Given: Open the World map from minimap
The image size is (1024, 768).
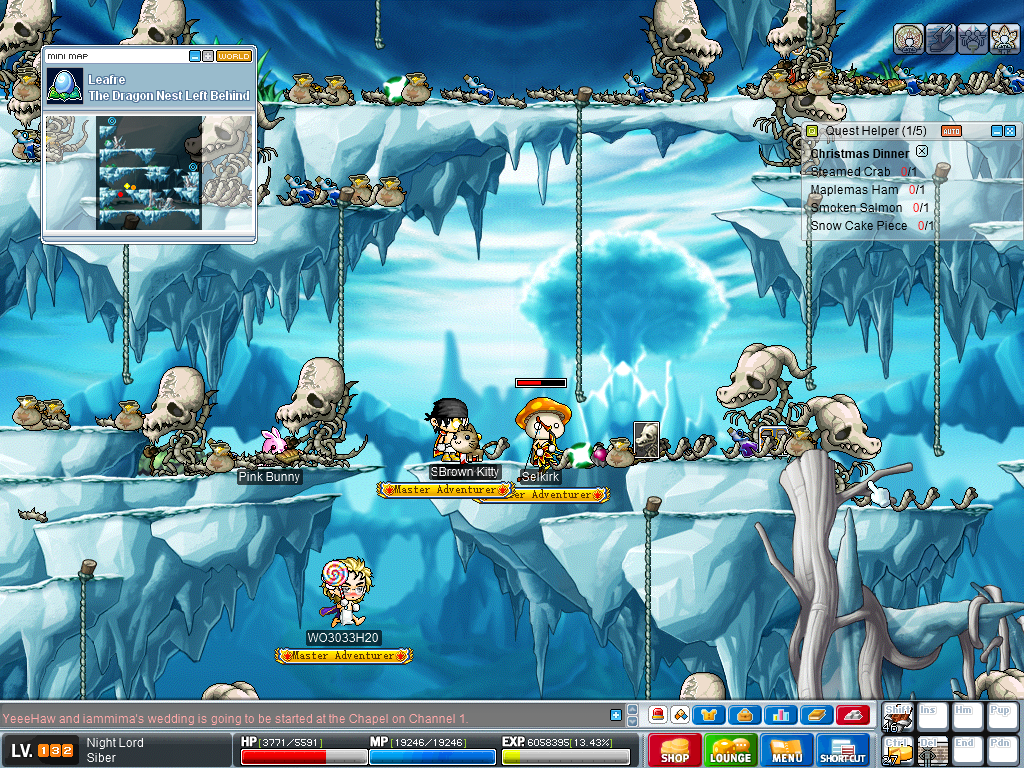Looking at the screenshot, I should [234, 56].
